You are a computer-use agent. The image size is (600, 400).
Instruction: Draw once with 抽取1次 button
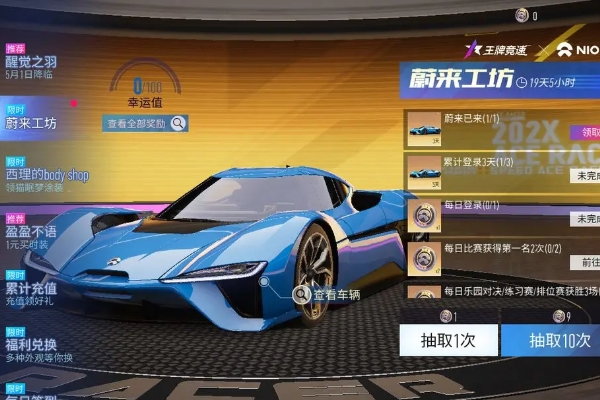coord(445,340)
